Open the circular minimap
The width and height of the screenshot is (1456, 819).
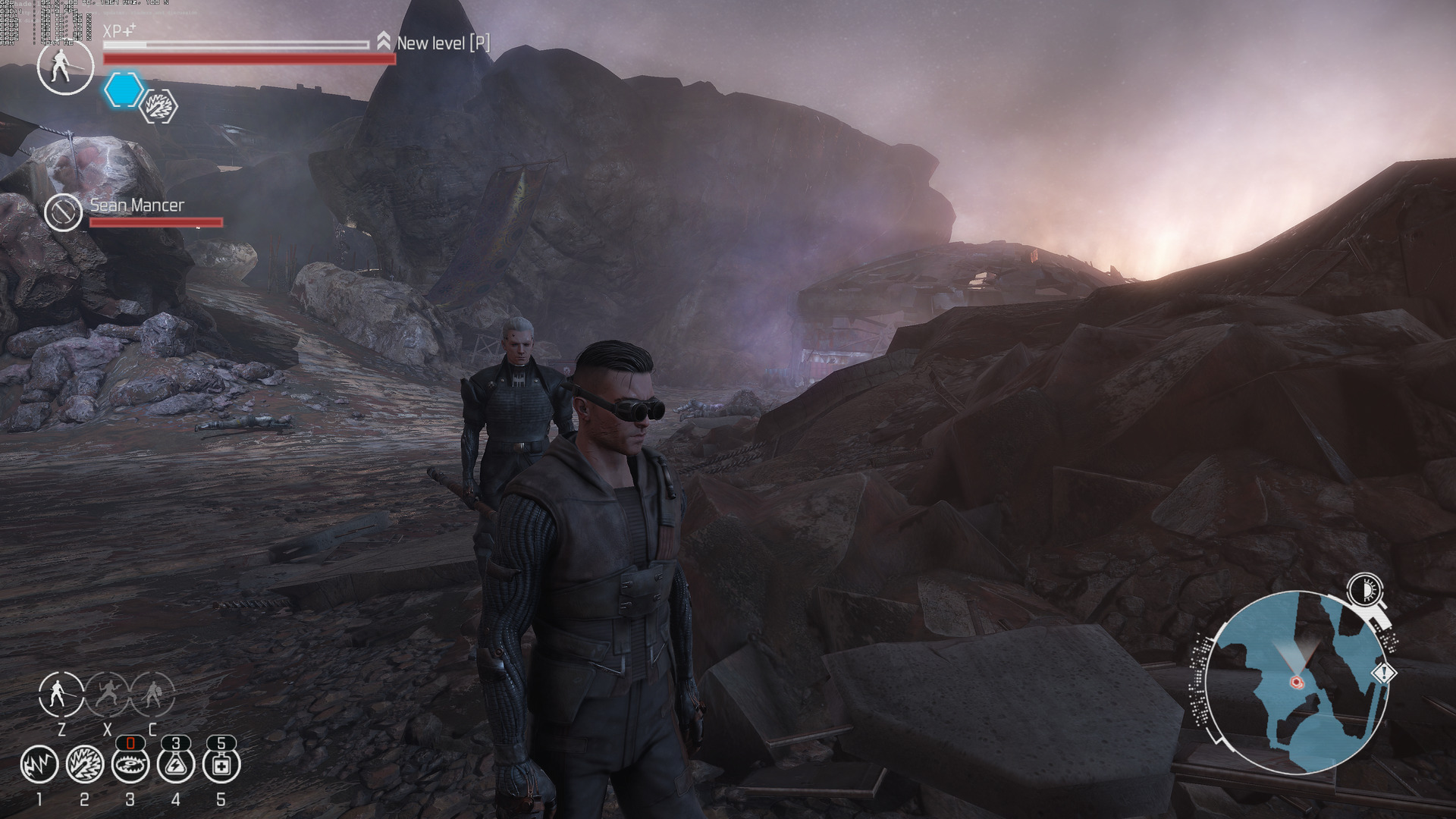click(1295, 682)
